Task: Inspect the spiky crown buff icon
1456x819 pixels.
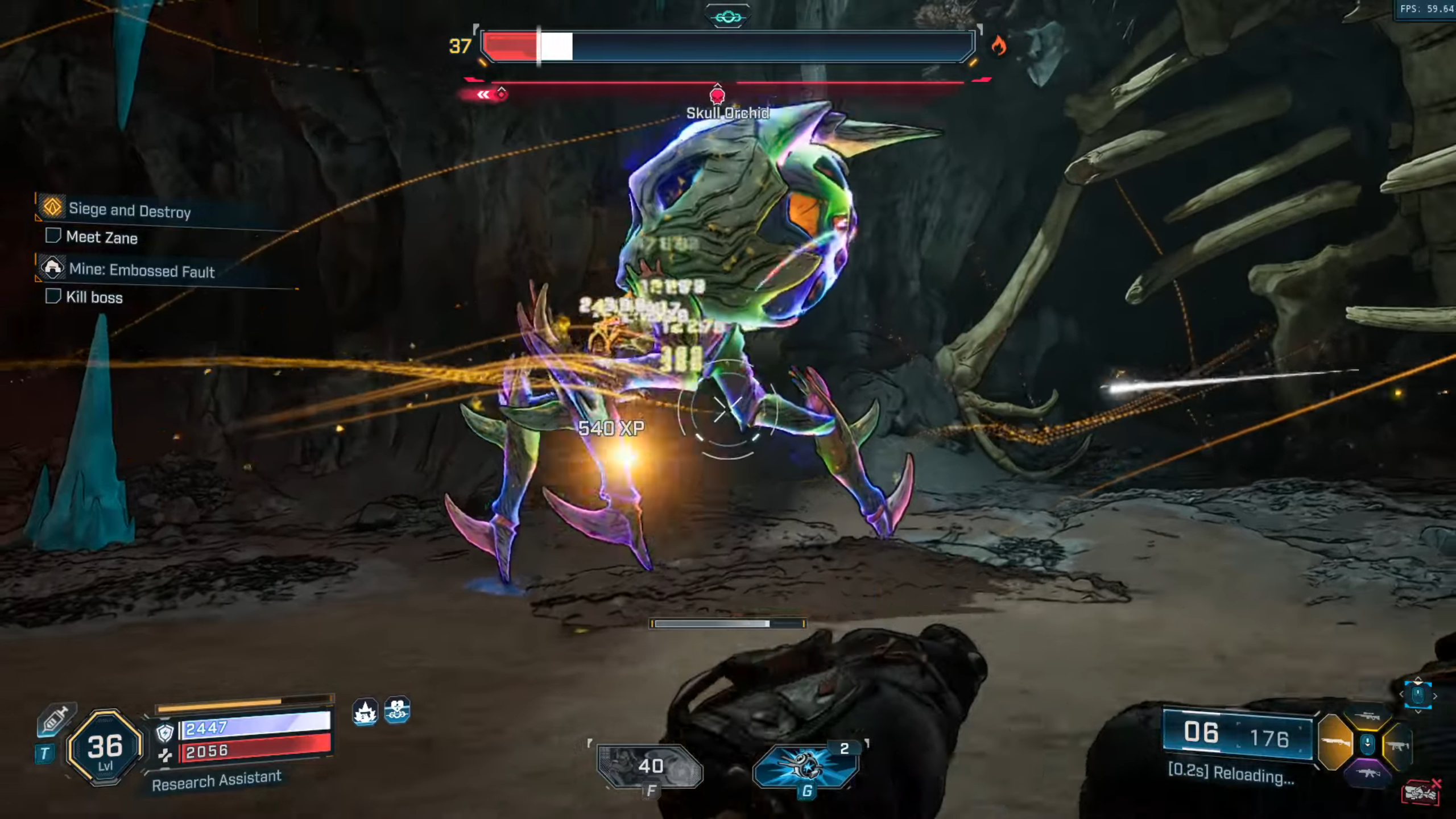Action: [365, 712]
